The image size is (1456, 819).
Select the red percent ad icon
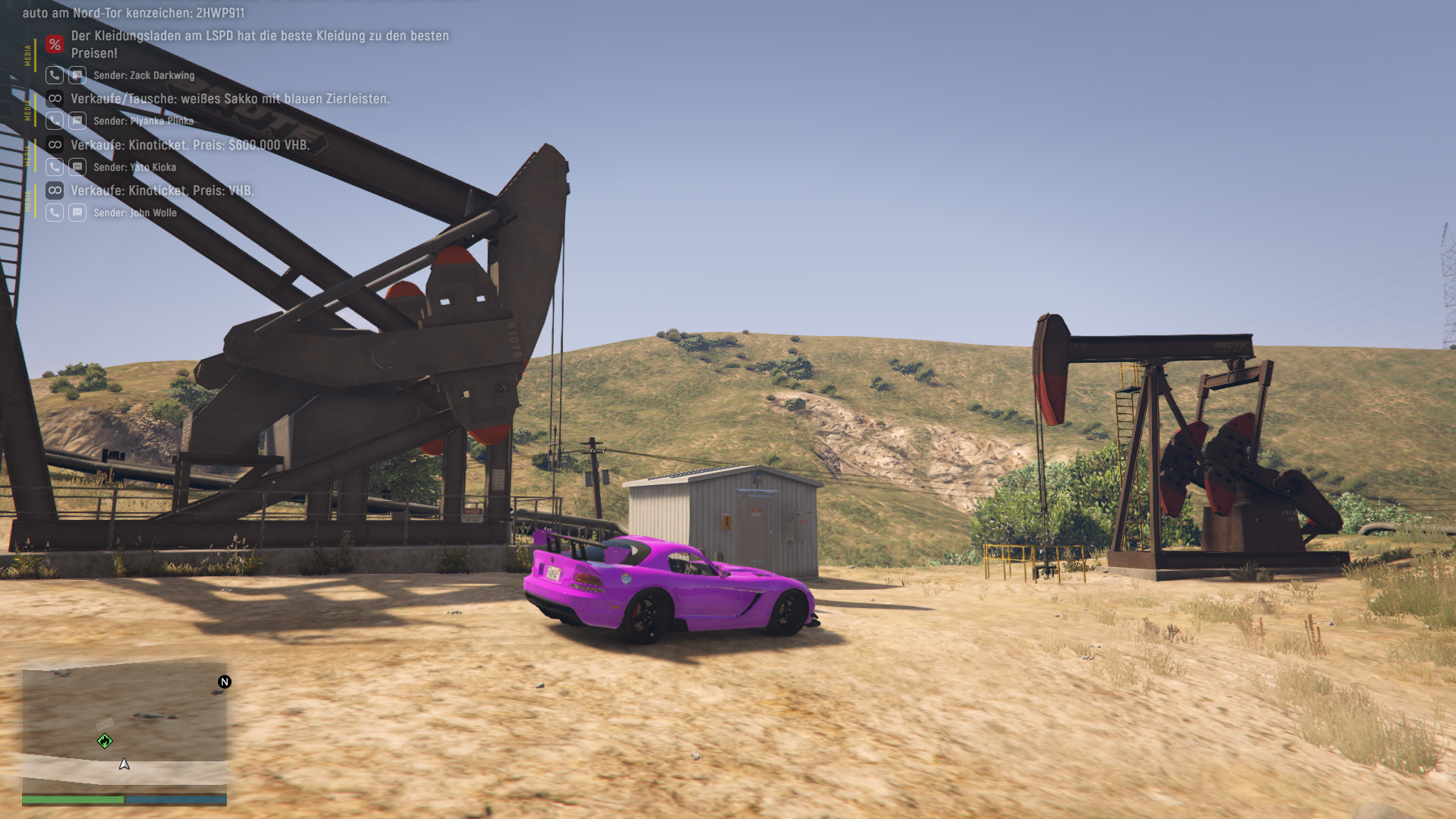(x=54, y=44)
